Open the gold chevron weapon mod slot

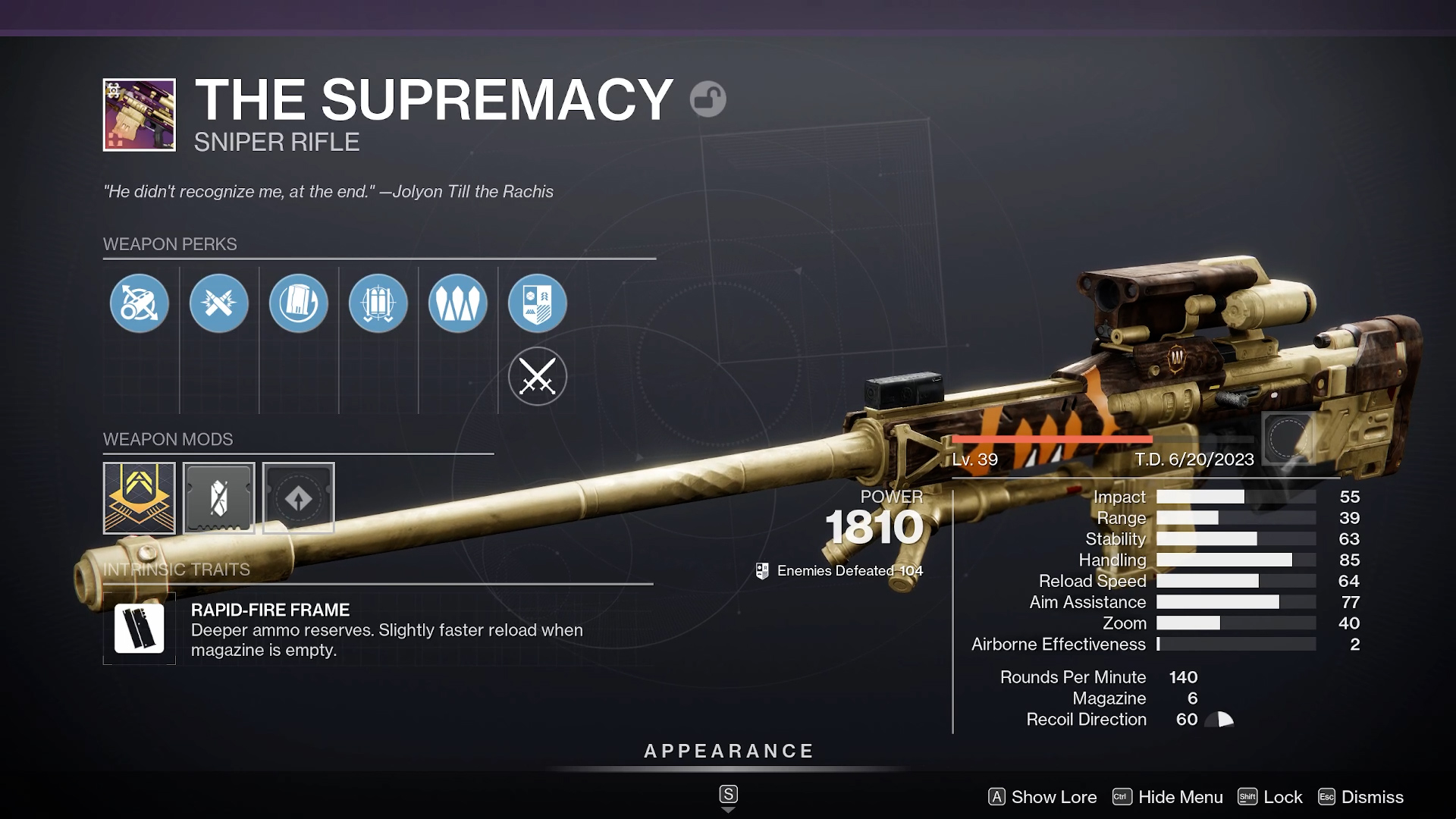[x=140, y=498]
